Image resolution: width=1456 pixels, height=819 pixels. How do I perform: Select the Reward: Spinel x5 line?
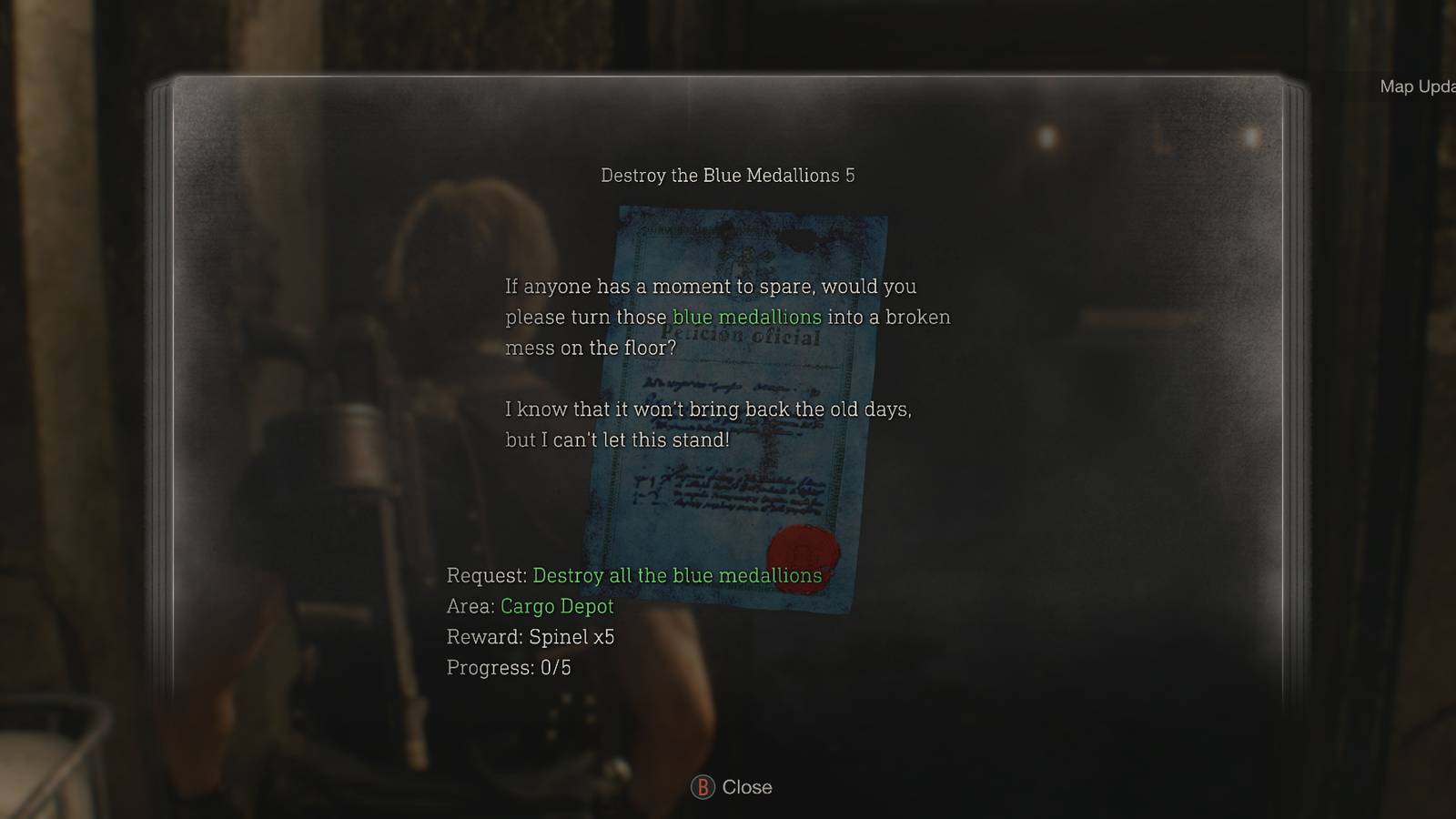click(530, 637)
